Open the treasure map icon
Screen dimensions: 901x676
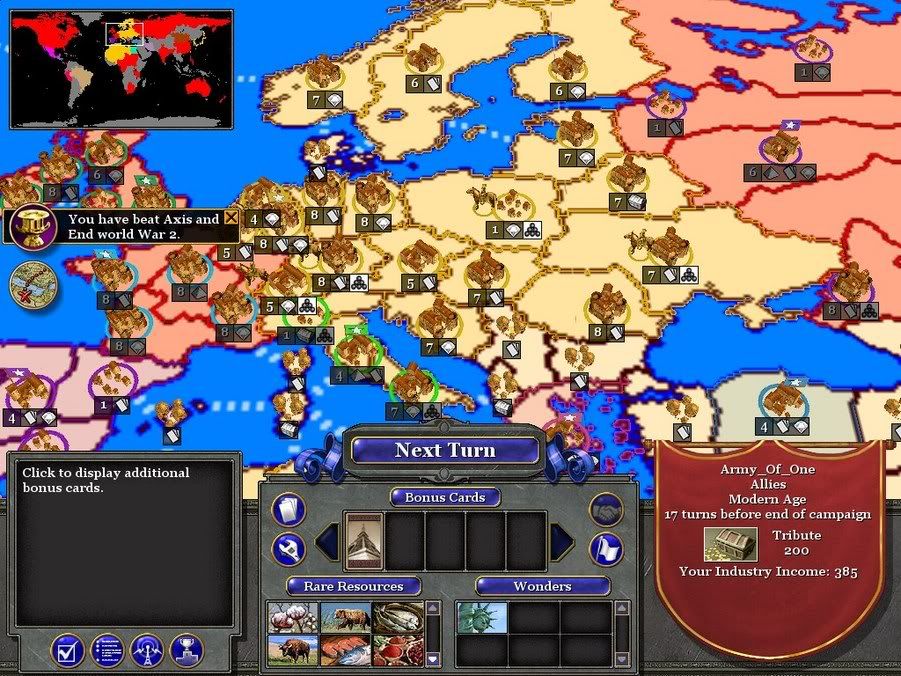[32, 284]
